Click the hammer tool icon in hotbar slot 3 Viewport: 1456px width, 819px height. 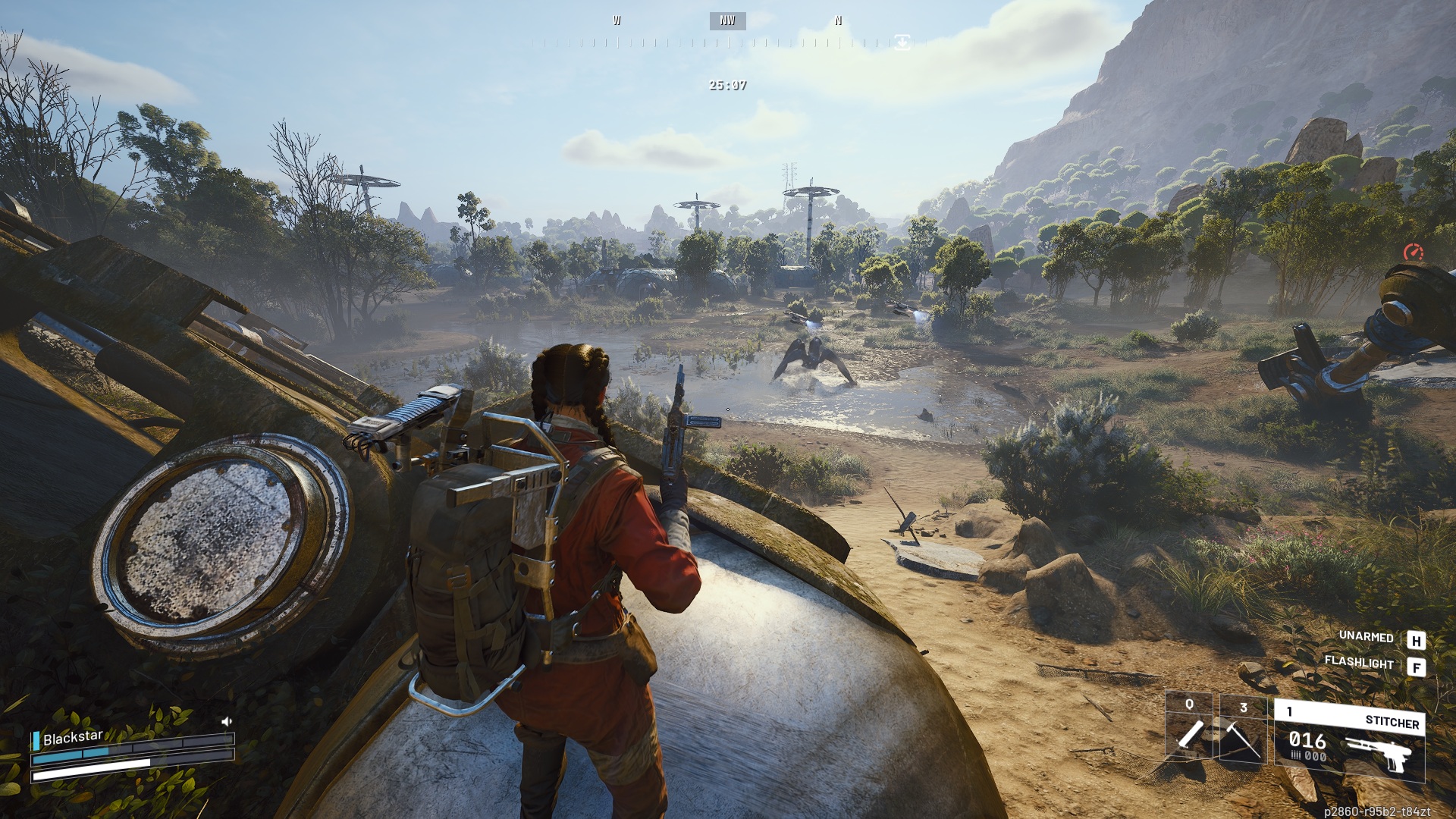(1242, 739)
